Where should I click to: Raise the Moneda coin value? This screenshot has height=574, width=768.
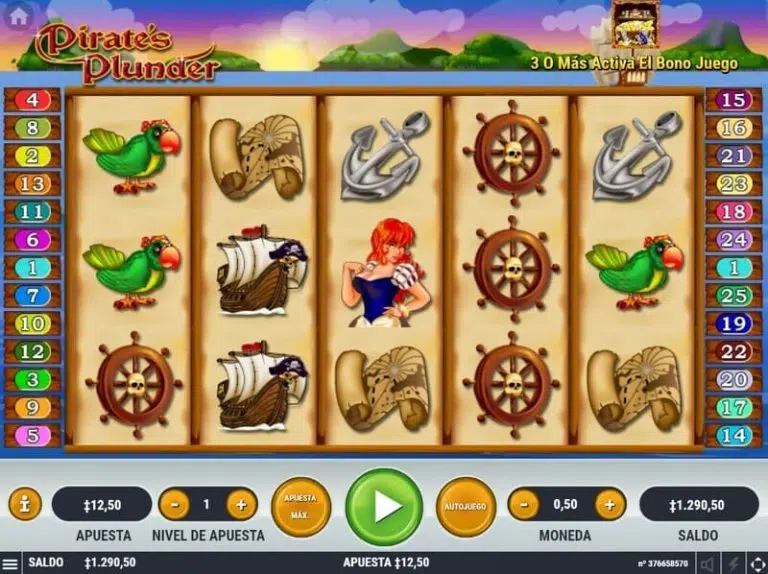[x=609, y=504]
